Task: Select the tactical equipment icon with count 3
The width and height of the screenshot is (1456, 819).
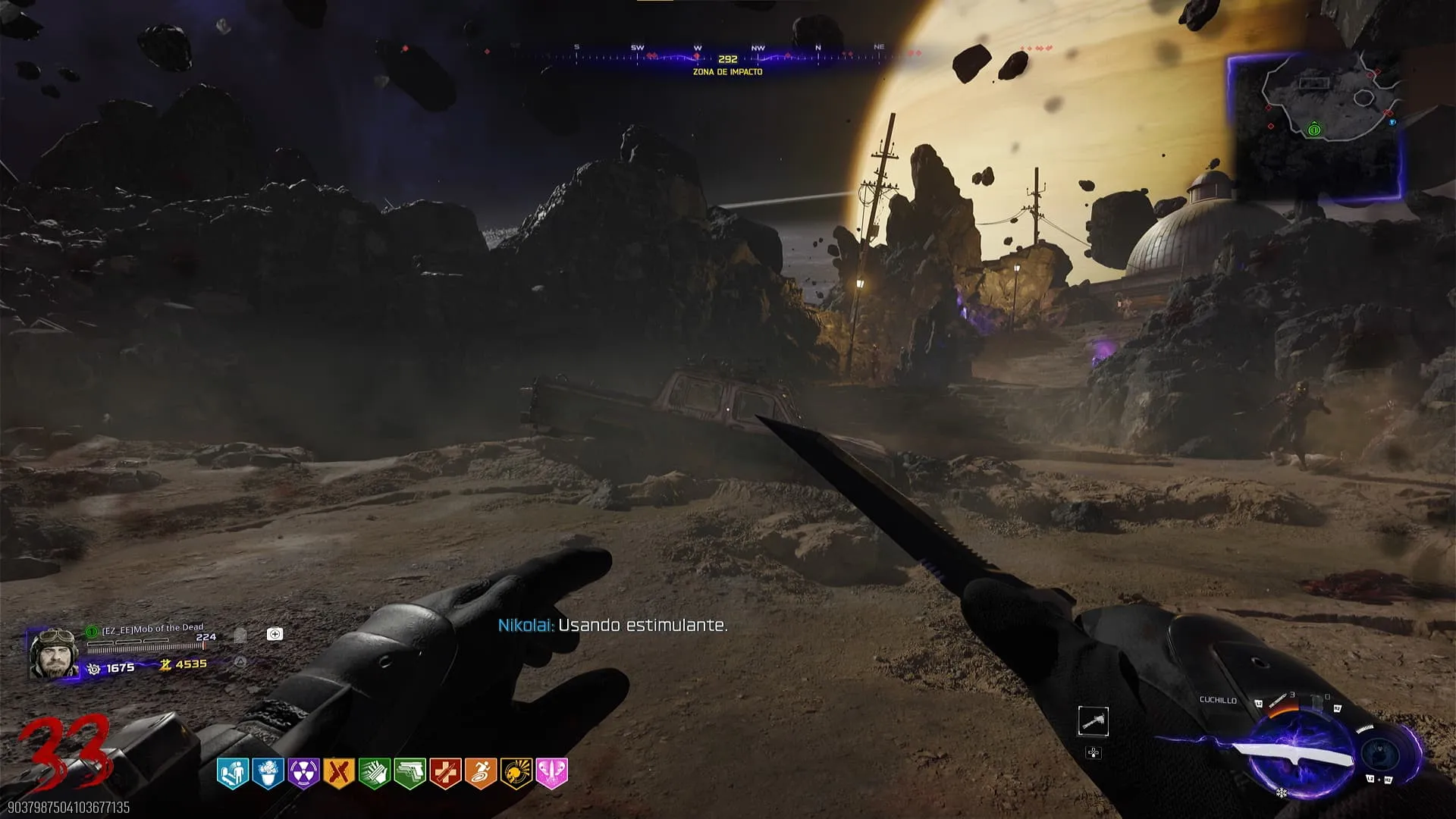Action: click(1279, 700)
